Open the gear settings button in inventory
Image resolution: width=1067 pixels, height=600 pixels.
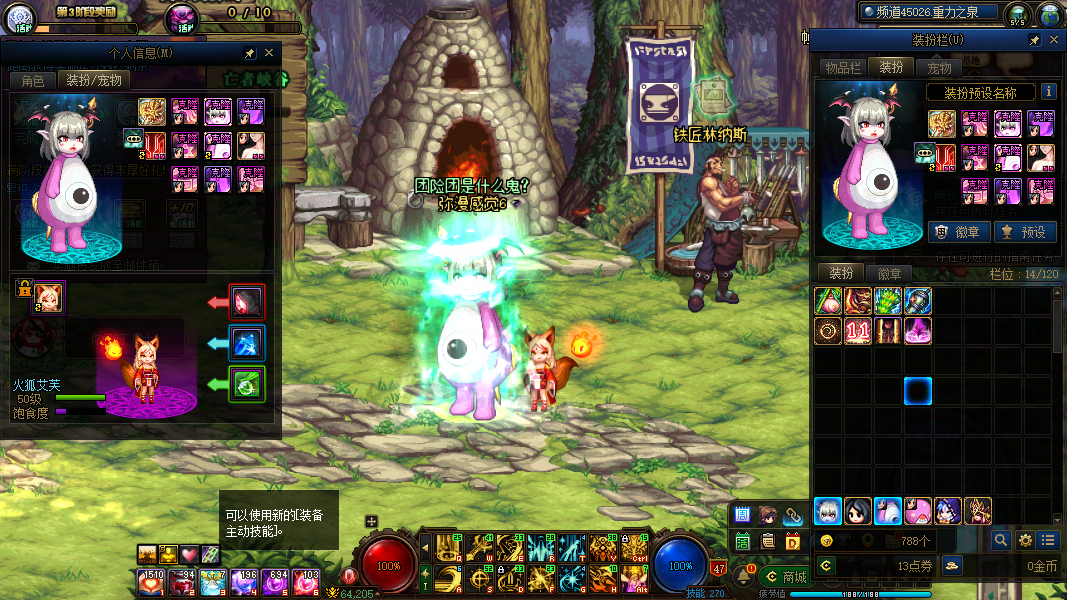coord(1024,540)
